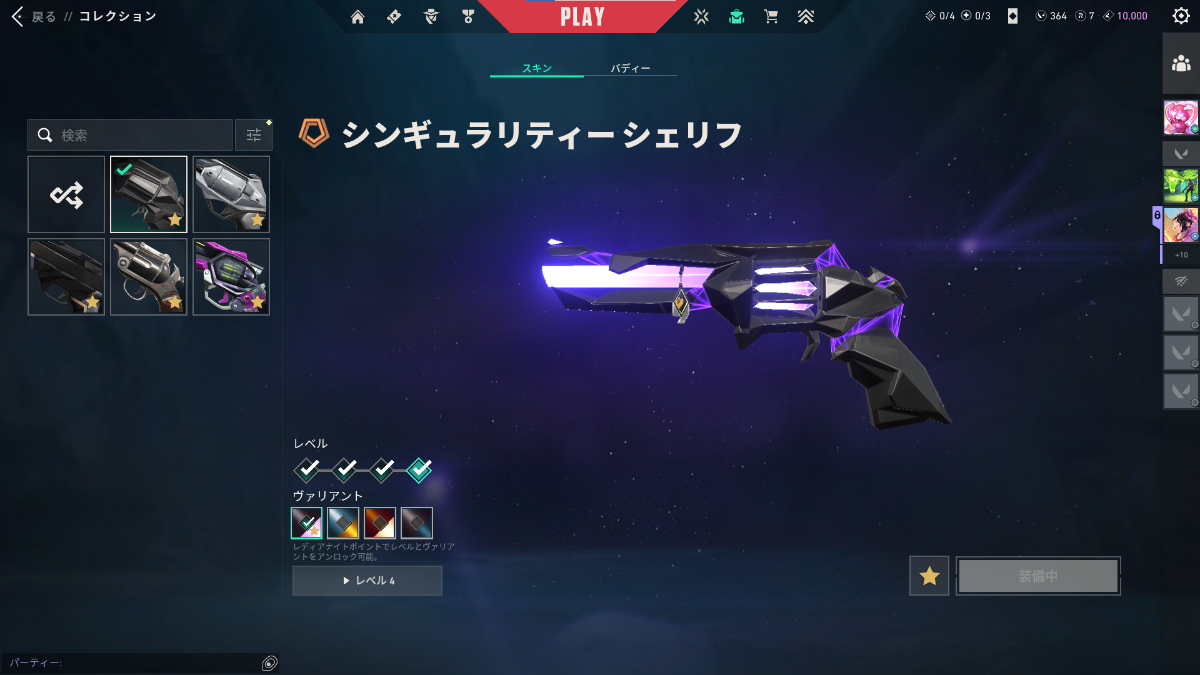Select the magenta and green Sheriff skin
The width and height of the screenshot is (1200, 675).
231,277
